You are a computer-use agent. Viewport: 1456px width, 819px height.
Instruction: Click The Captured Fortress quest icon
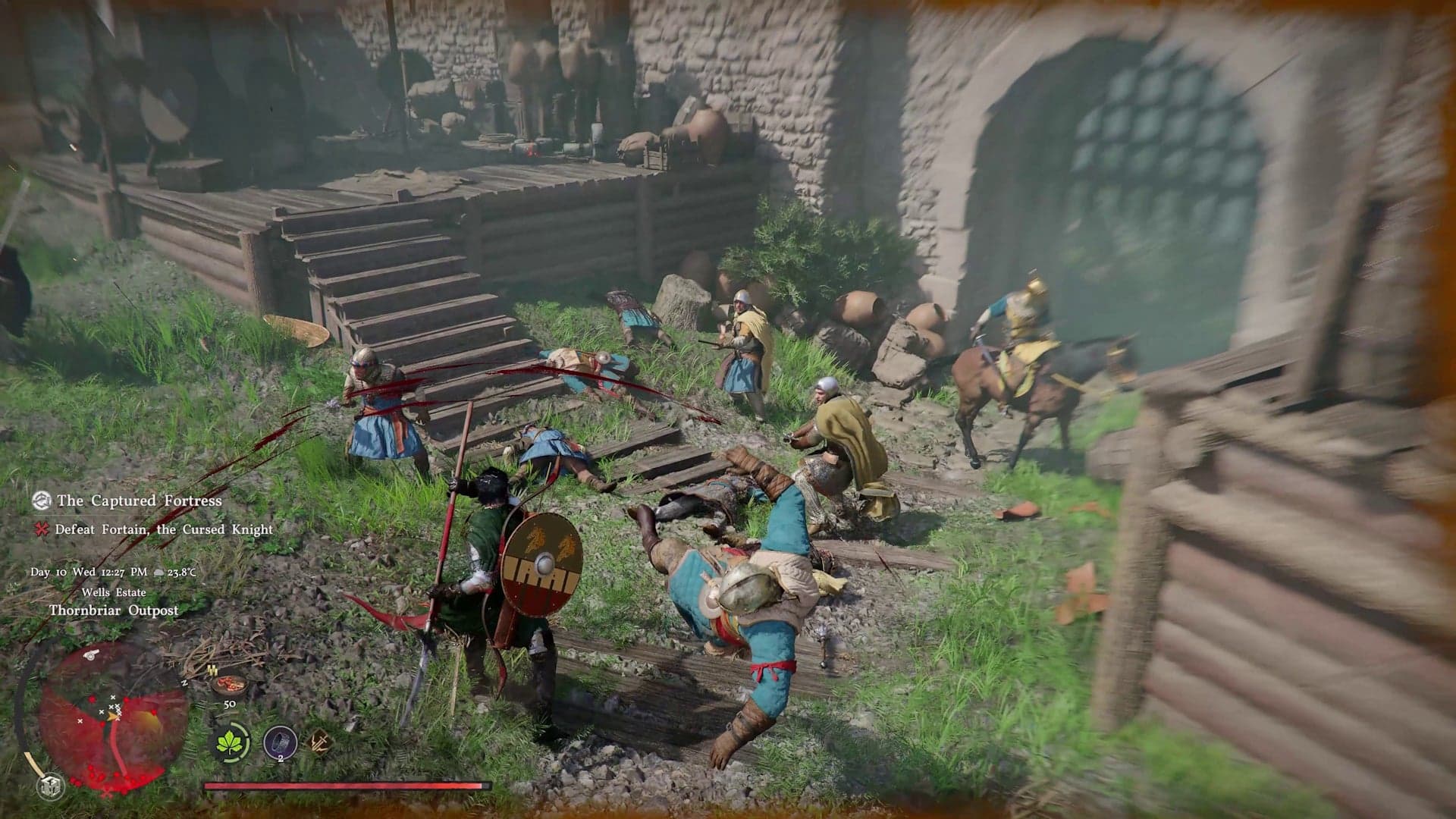pyautogui.click(x=42, y=500)
